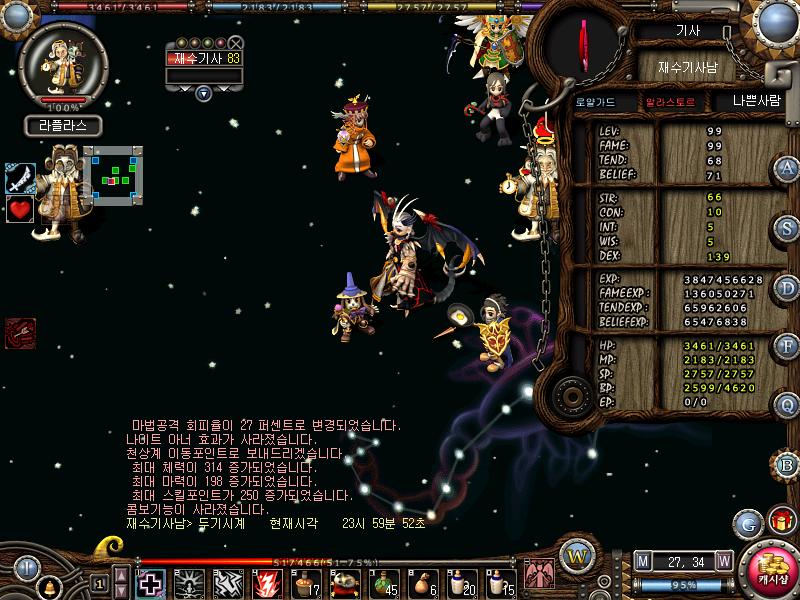This screenshot has width=800, height=600.
Task: Use the white cross heal skill slot
Action: pos(151,582)
